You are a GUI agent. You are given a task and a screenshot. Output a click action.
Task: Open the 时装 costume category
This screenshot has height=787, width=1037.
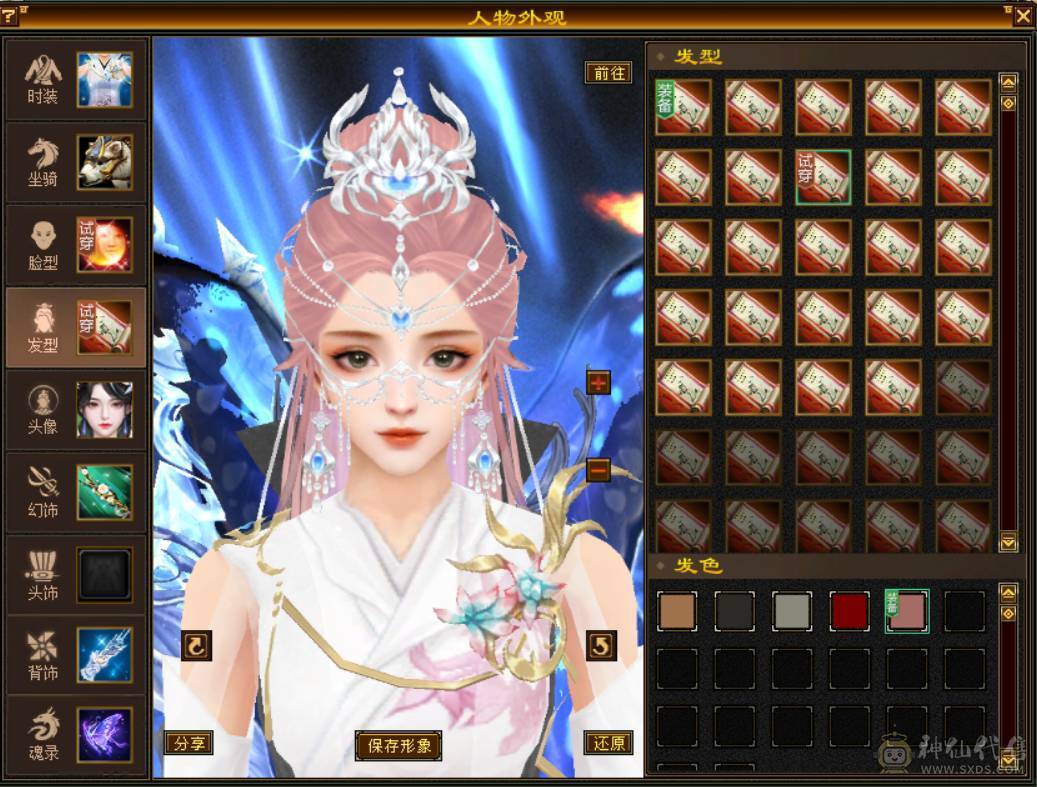click(x=77, y=80)
